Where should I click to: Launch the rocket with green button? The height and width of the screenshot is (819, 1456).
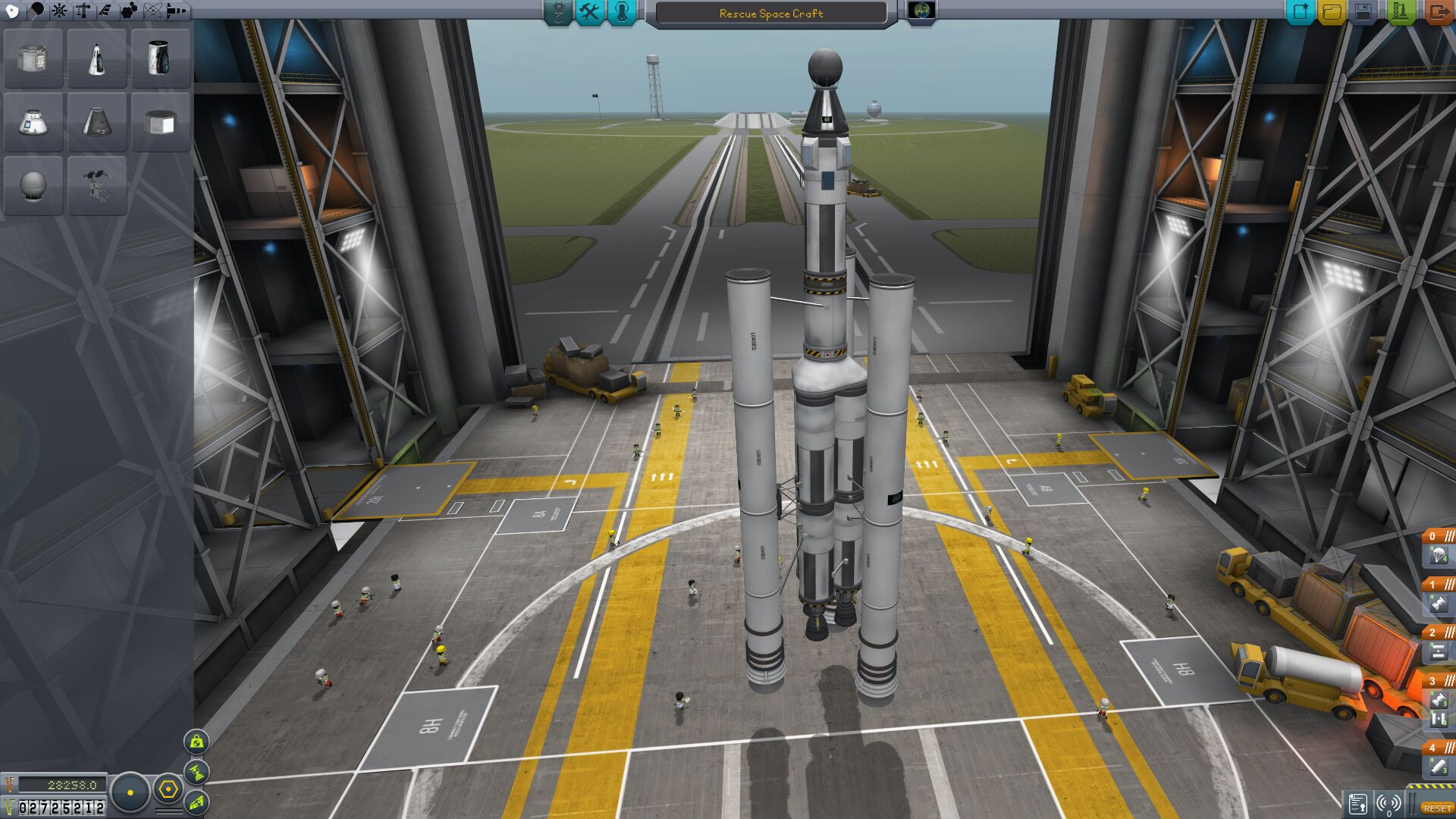(1400, 12)
